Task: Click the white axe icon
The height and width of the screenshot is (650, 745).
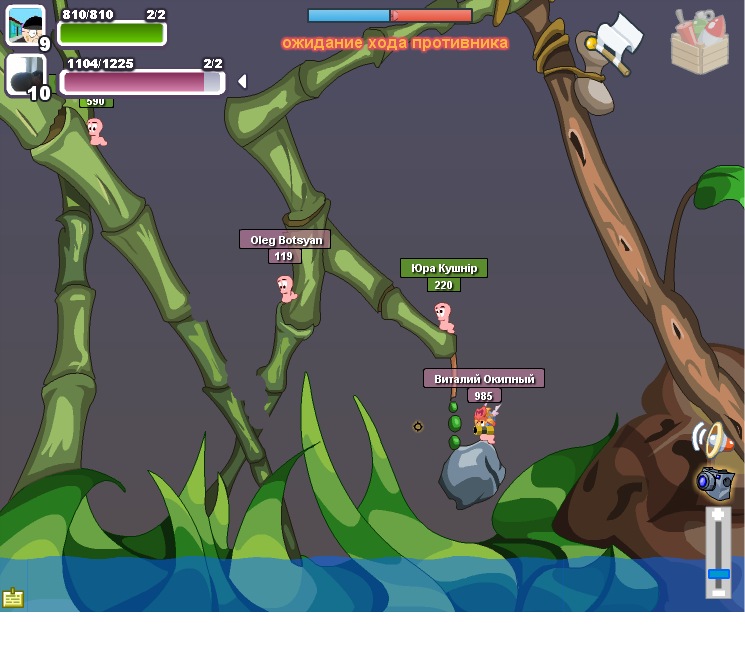Action: (x=619, y=42)
